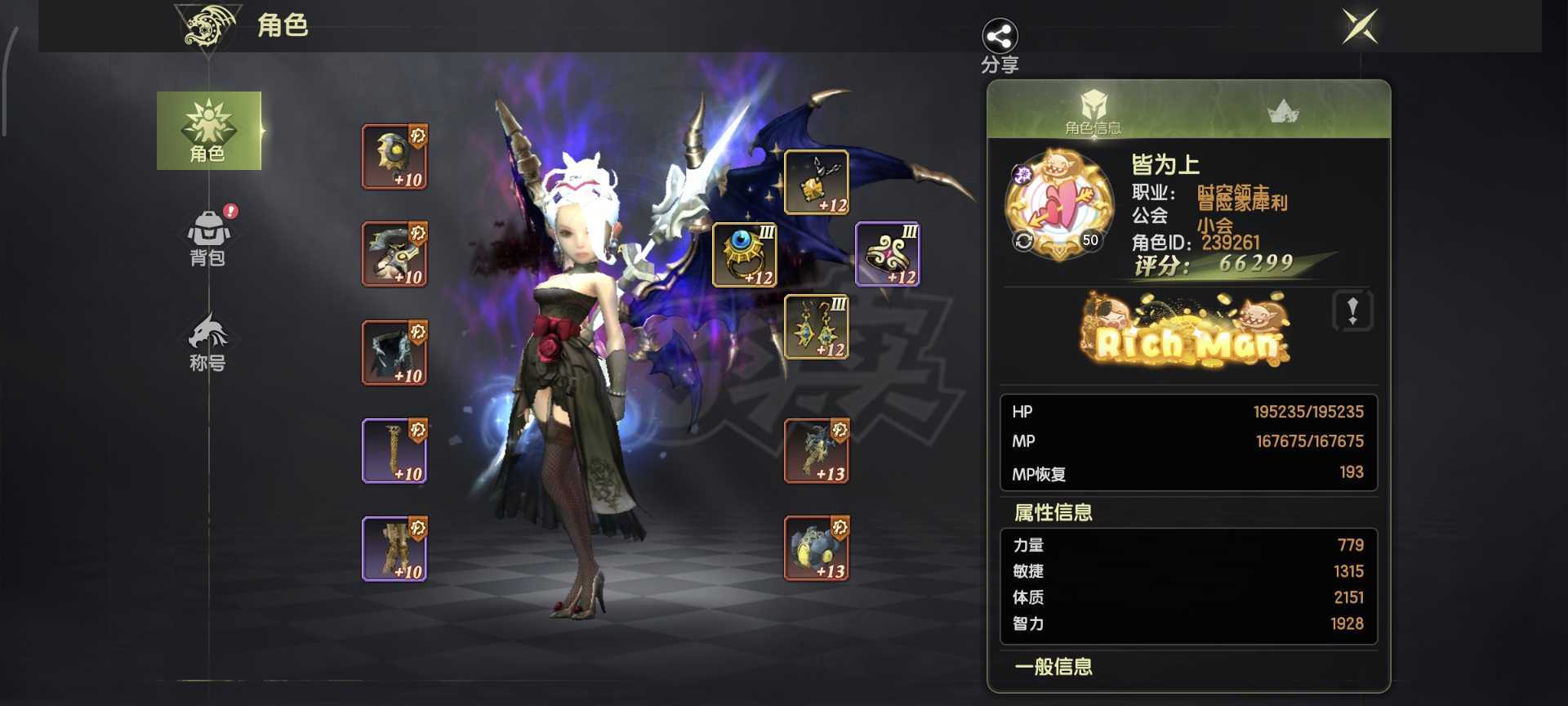1568x706 pixels.
Task: Select the +13 main weapon slot
Action: [817, 450]
